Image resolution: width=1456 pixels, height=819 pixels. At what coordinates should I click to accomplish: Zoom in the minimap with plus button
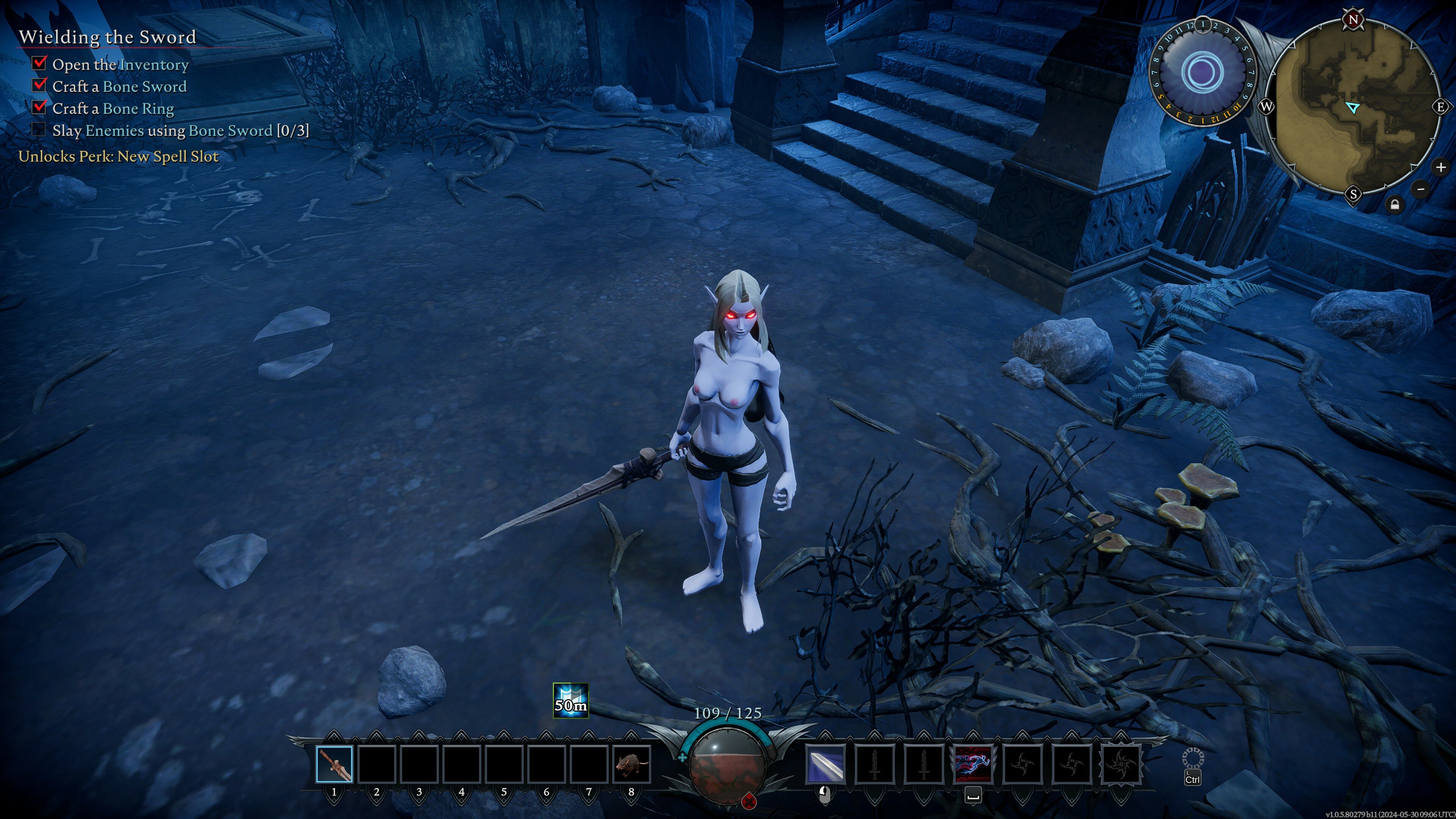[x=1441, y=167]
